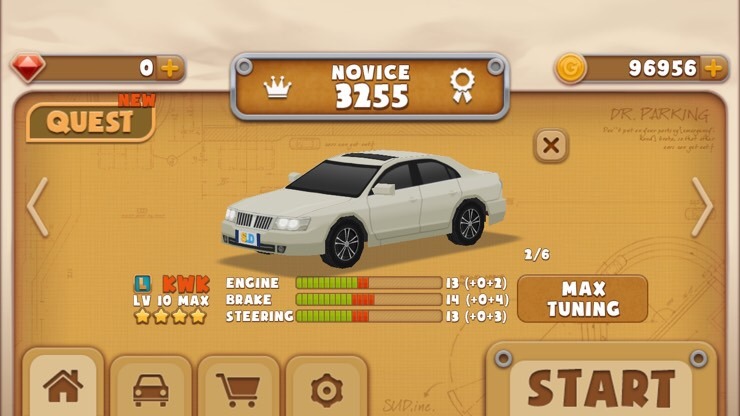Go to the home tab
The height and width of the screenshot is (416, 740).
click(63, 387)
